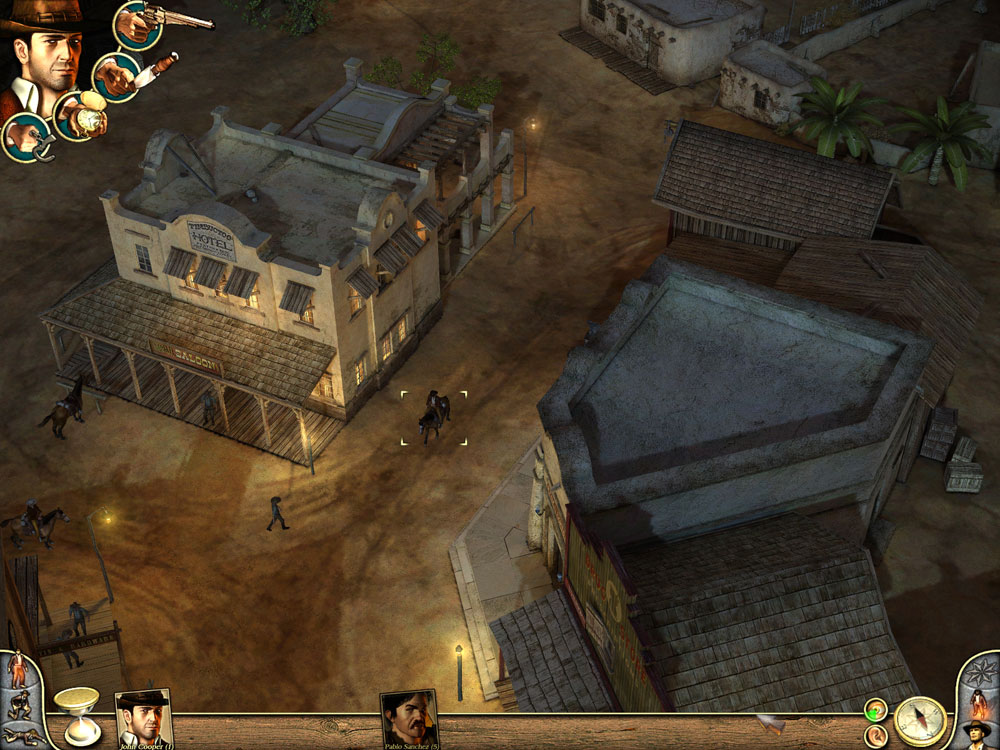Switch to the crouching stance
Screen dimensions: 1000x750
pos(19,705)
